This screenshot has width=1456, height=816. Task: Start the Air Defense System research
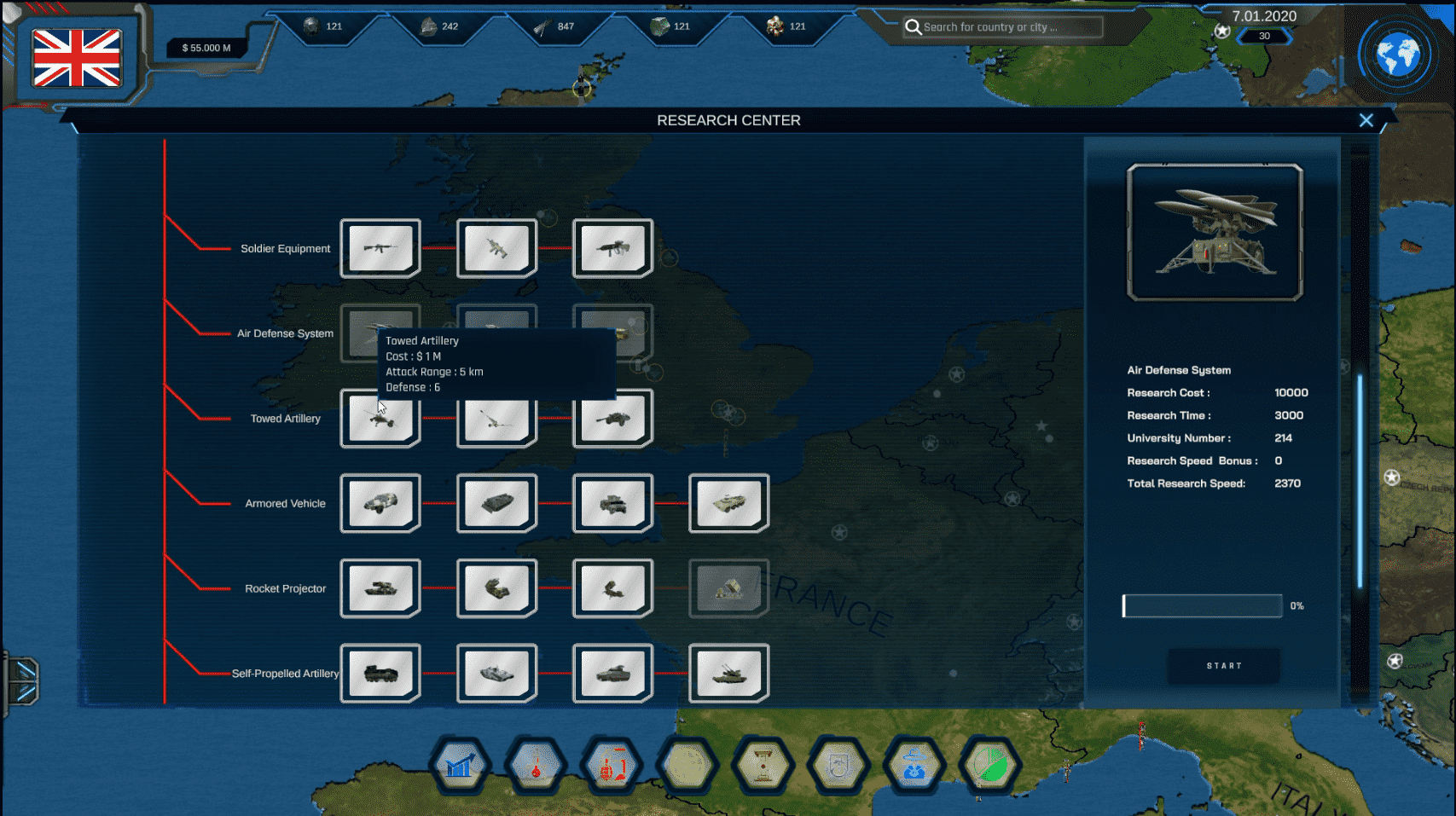click(x=1223, y=666)
